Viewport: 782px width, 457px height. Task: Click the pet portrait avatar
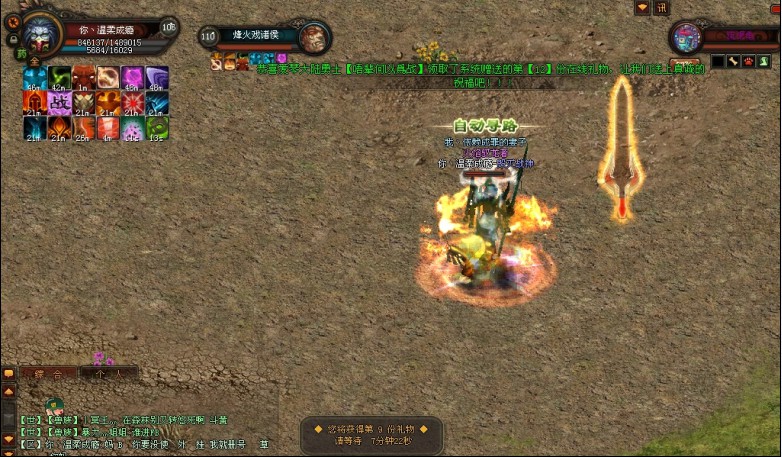pos(687,38)
